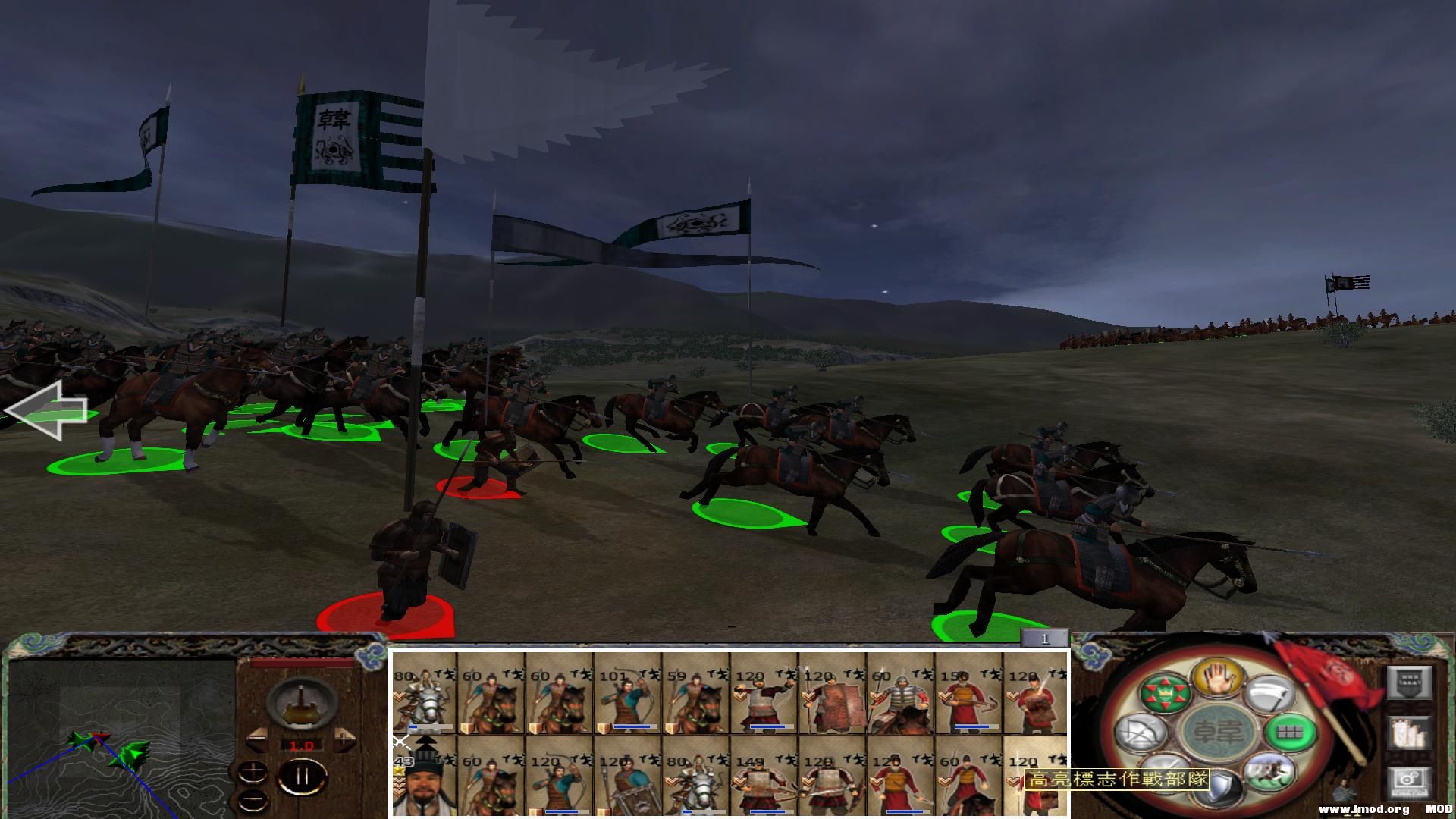Select the halberd special-attack icon on the command wheel

pyautogui.click(x=1271, y=694)
